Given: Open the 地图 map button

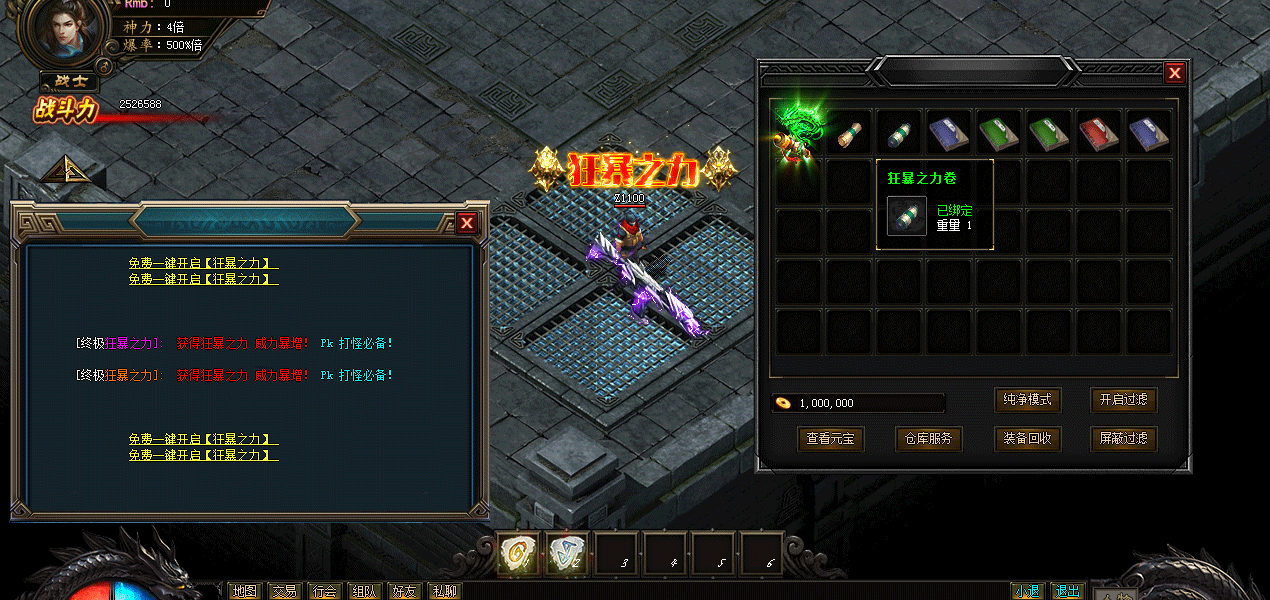Looking at the screenshot, I should tap(245, 591).
